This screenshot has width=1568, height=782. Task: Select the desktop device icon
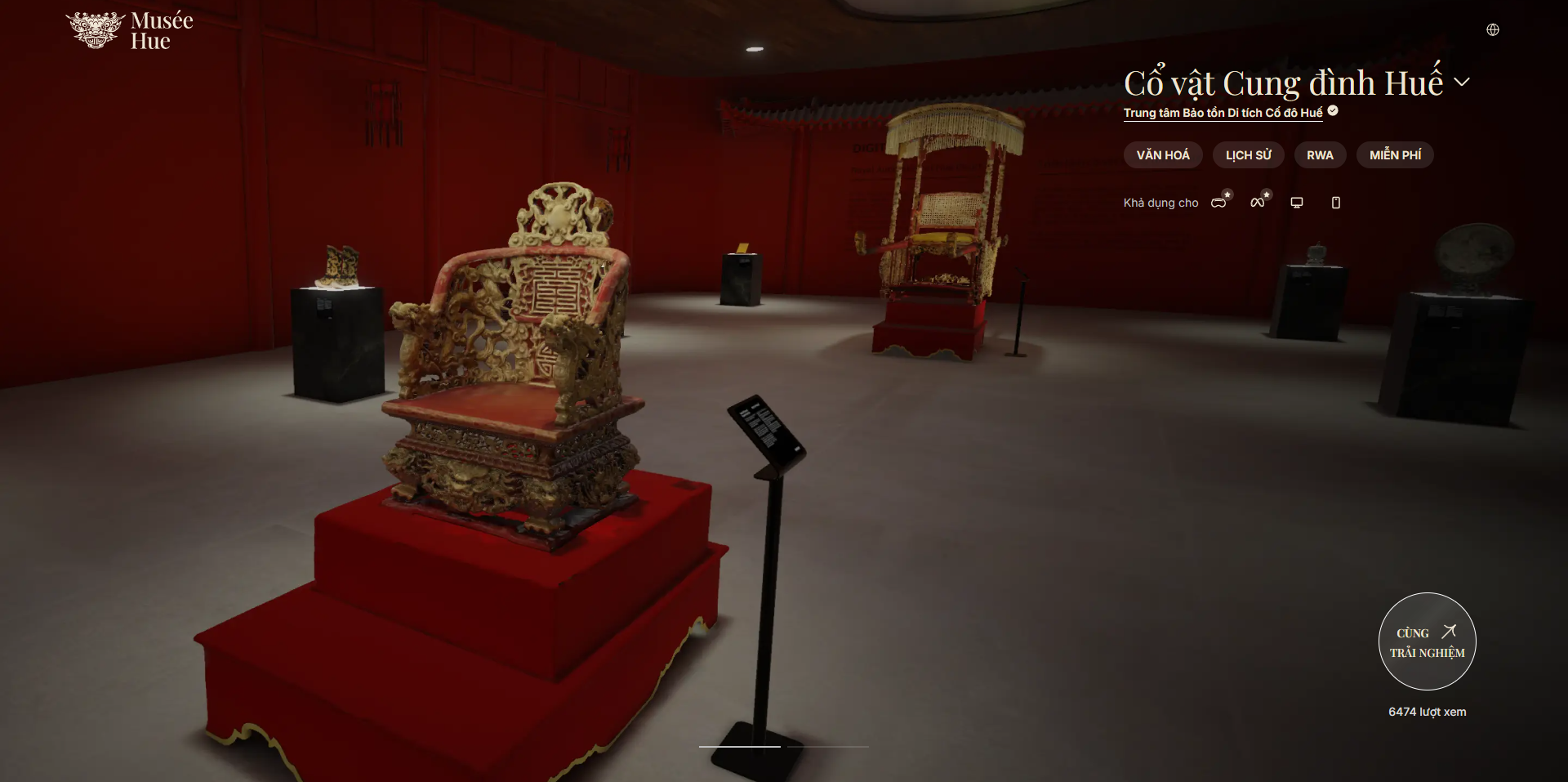point(1297,202)
